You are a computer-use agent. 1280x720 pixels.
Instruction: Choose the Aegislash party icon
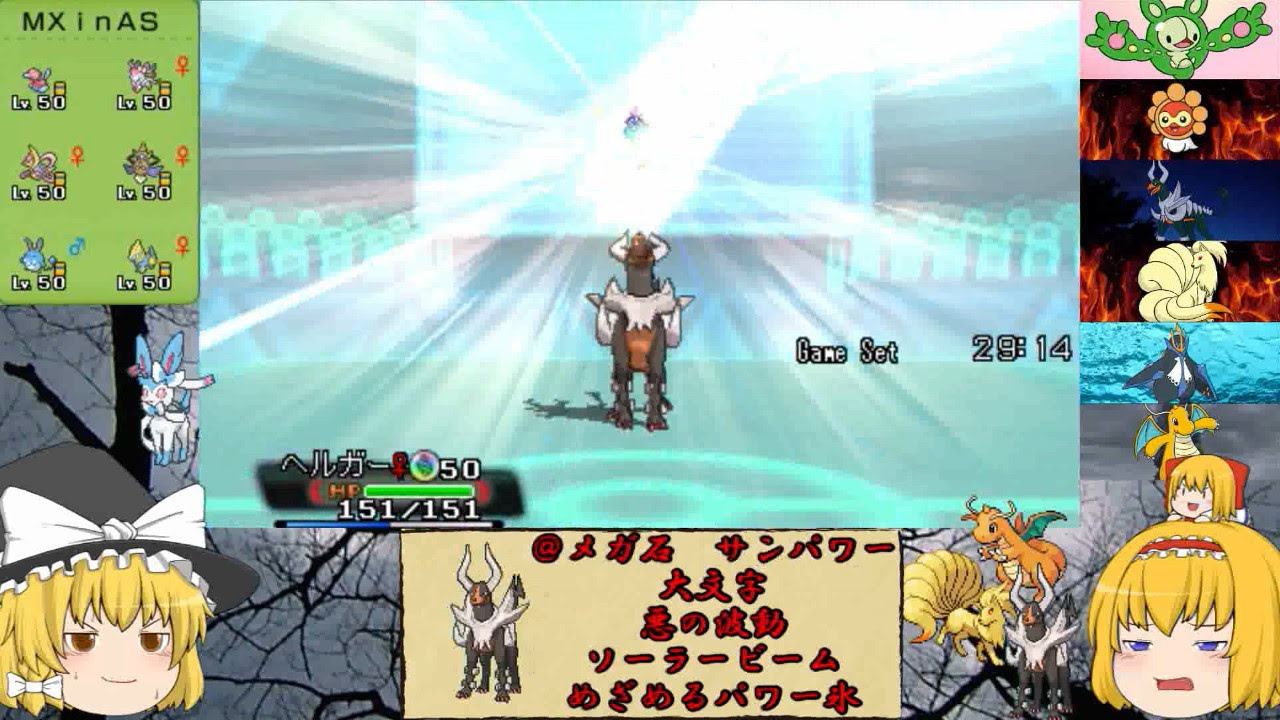tap(142, 163)
